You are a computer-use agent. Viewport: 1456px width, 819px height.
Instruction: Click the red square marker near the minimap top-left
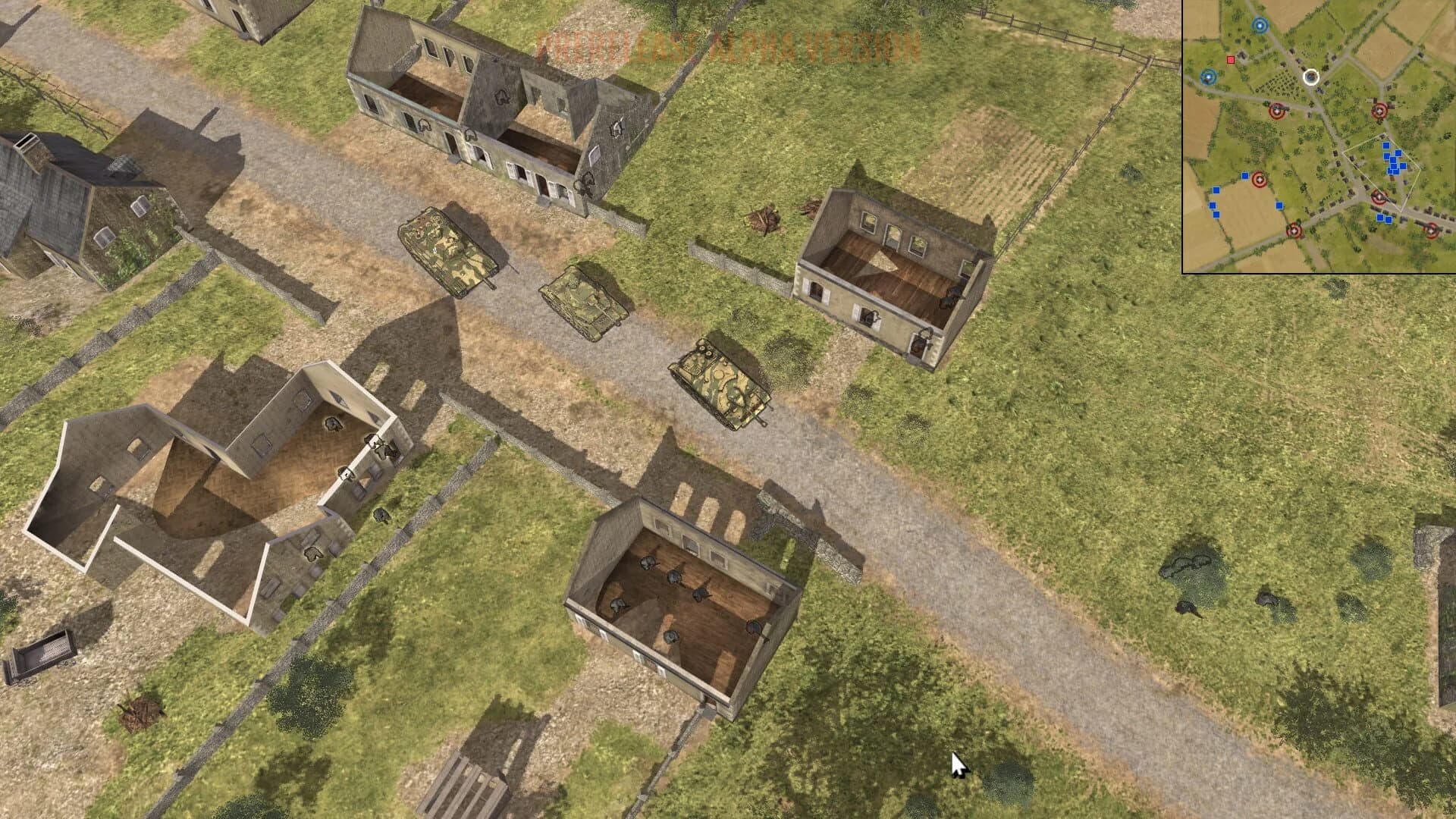tap(1231, 60)
